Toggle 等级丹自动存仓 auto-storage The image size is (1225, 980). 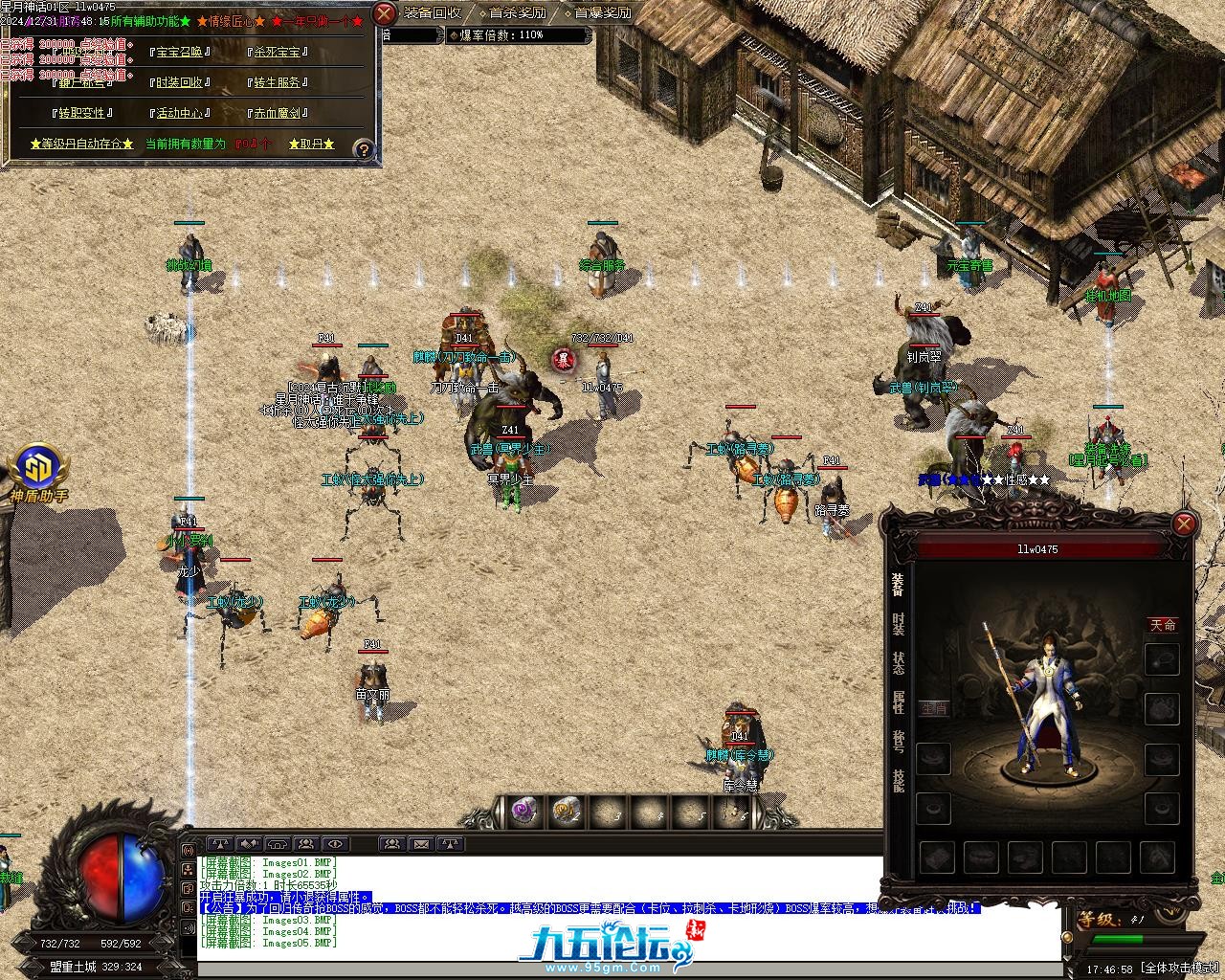[x=81, y=144]
